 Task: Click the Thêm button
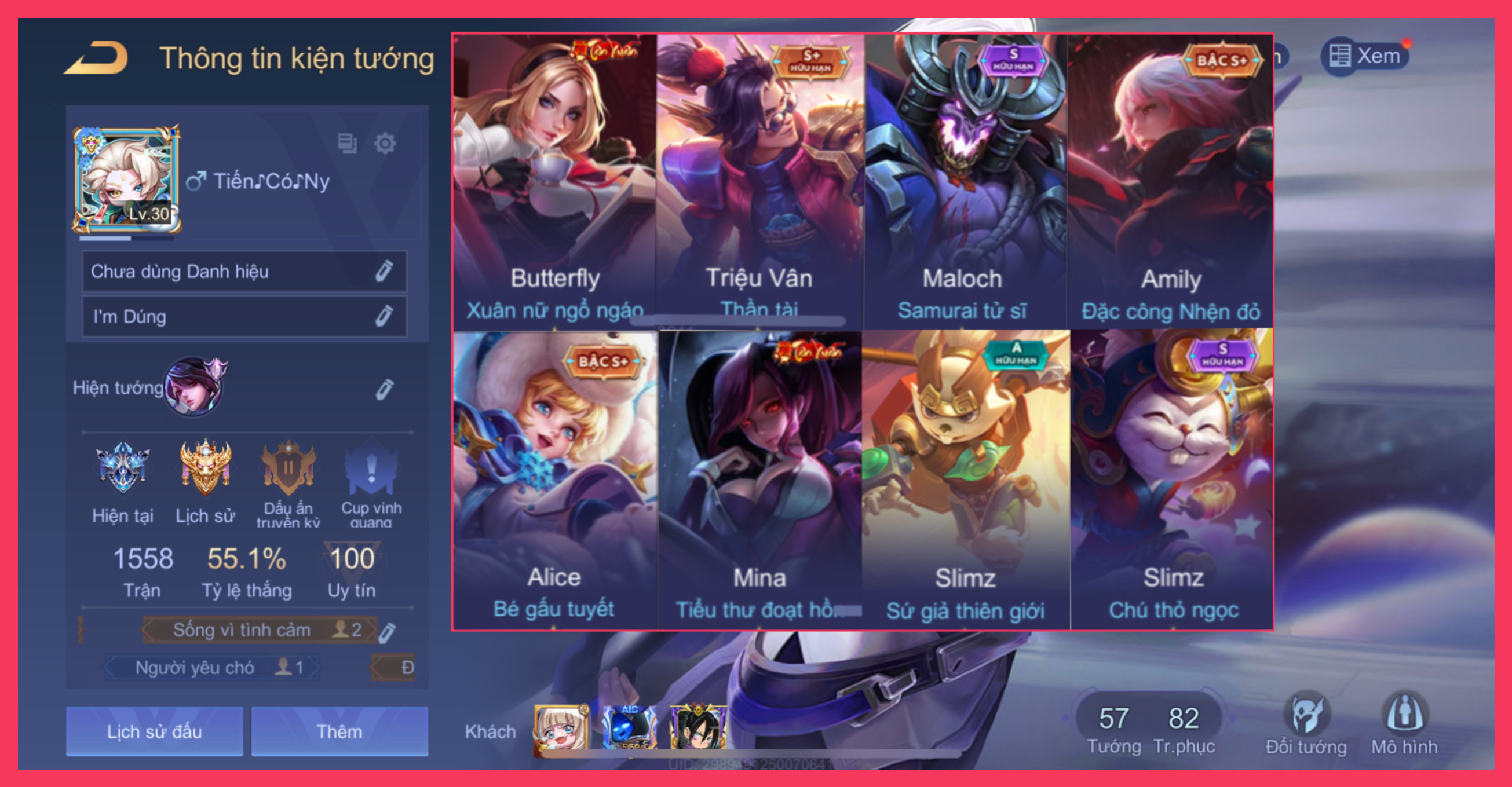(339, 731)
